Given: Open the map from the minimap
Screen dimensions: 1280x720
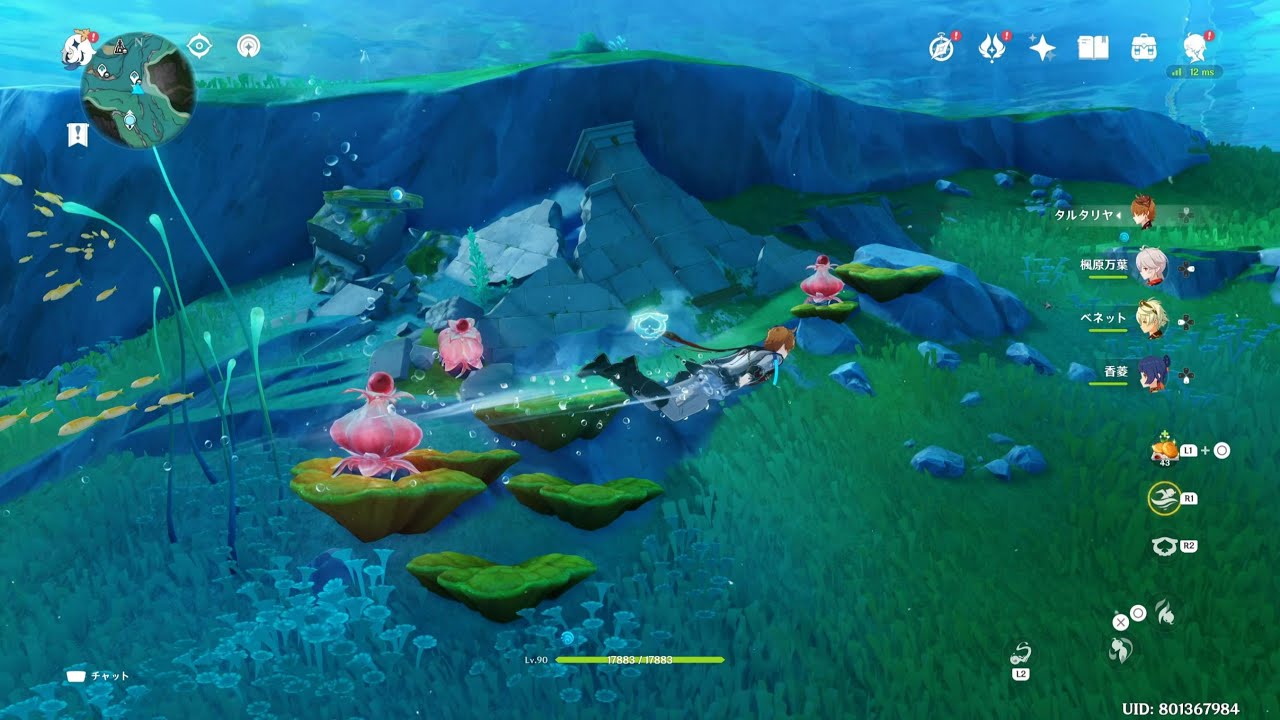Looking at the screenshot, I should [137, 91].
